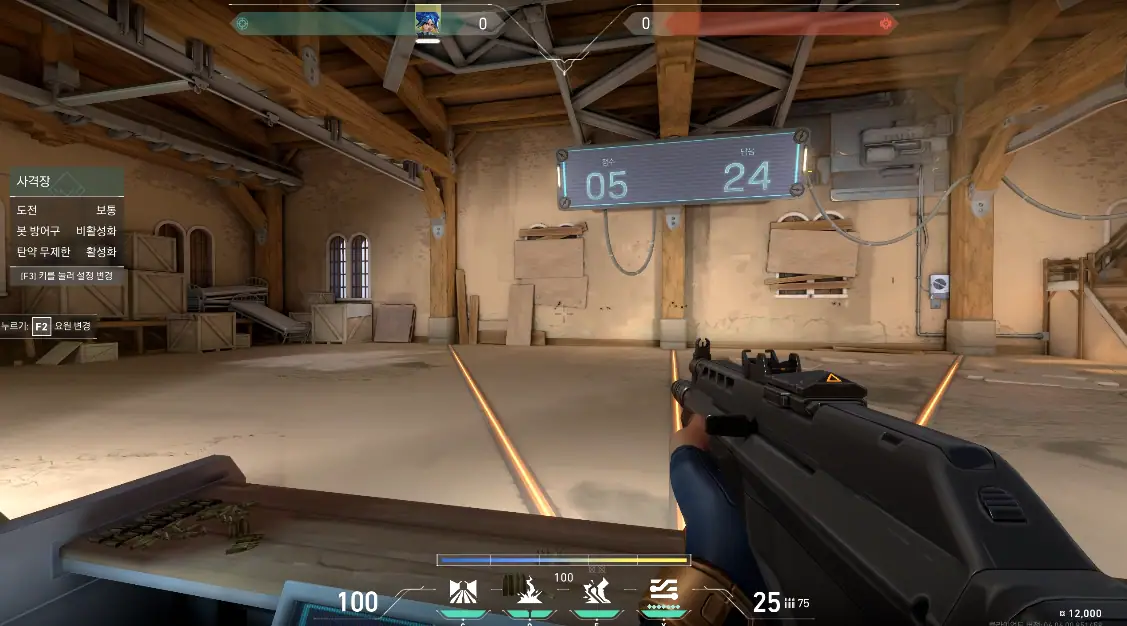1127x626 pixels.
Task: Activate Neon's Fast Lane ability icon
Action: pos(462,592)
